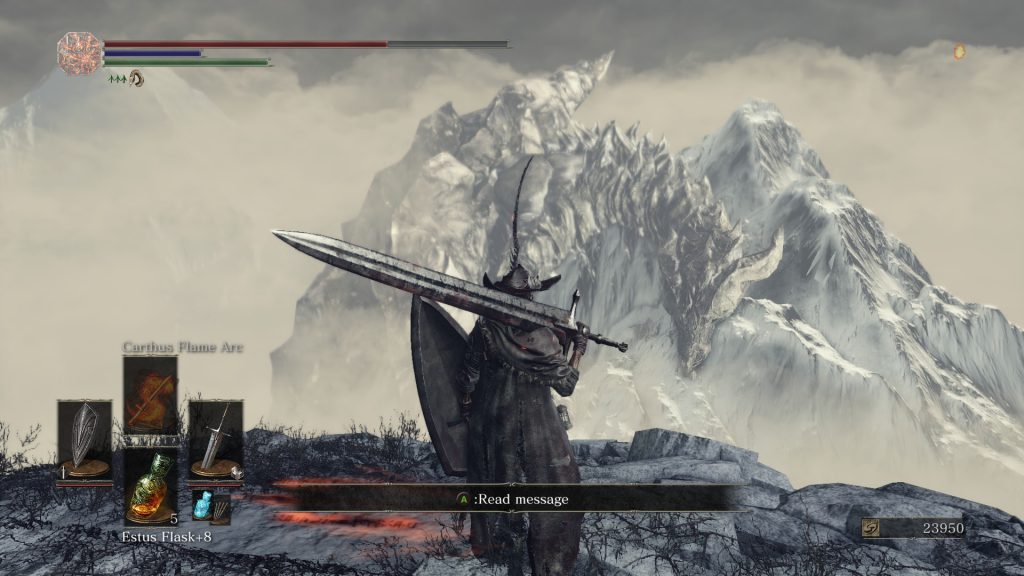Click the green stamina regeneration buff icon

pos(117,78)
